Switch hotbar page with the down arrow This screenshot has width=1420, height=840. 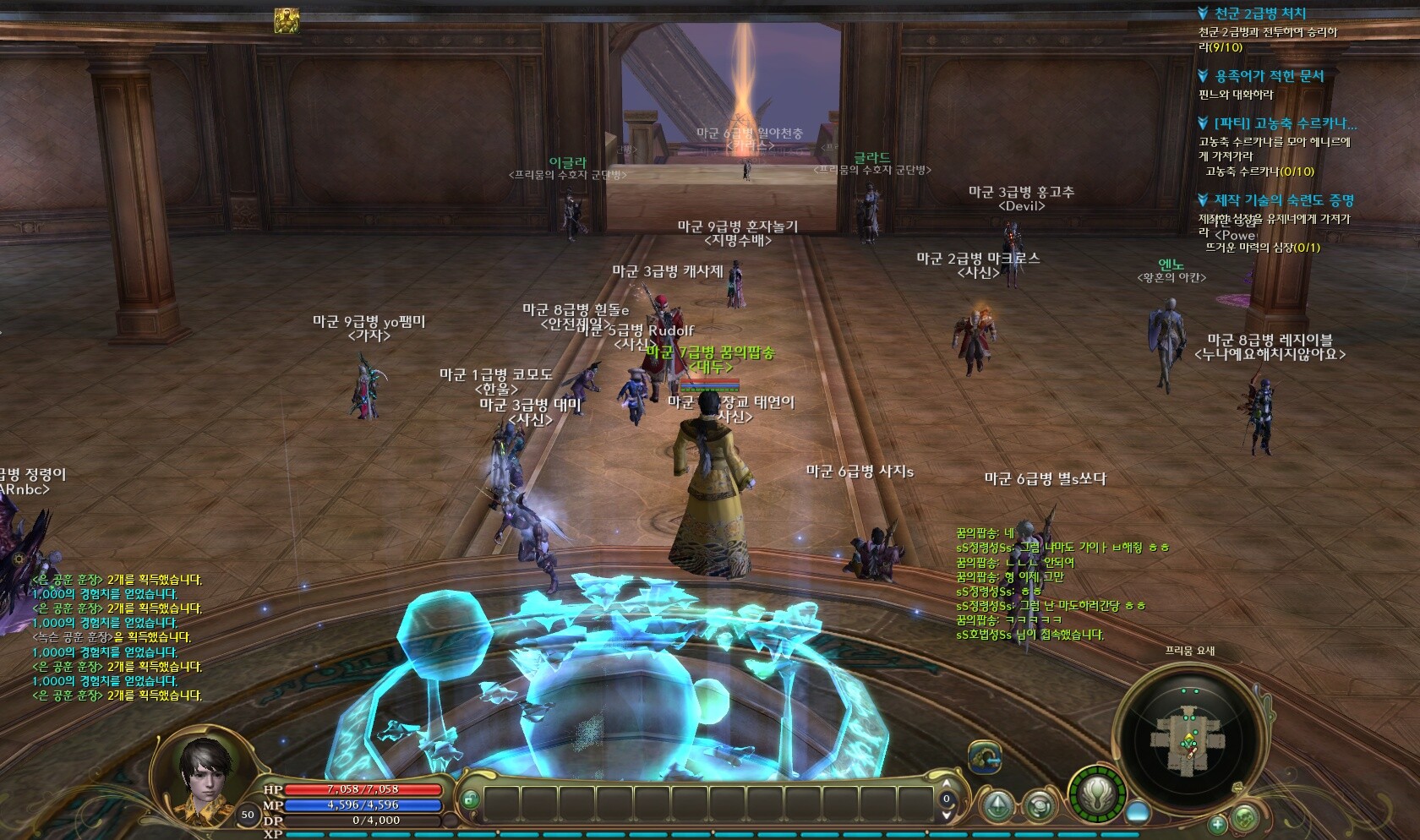(947, 815)
